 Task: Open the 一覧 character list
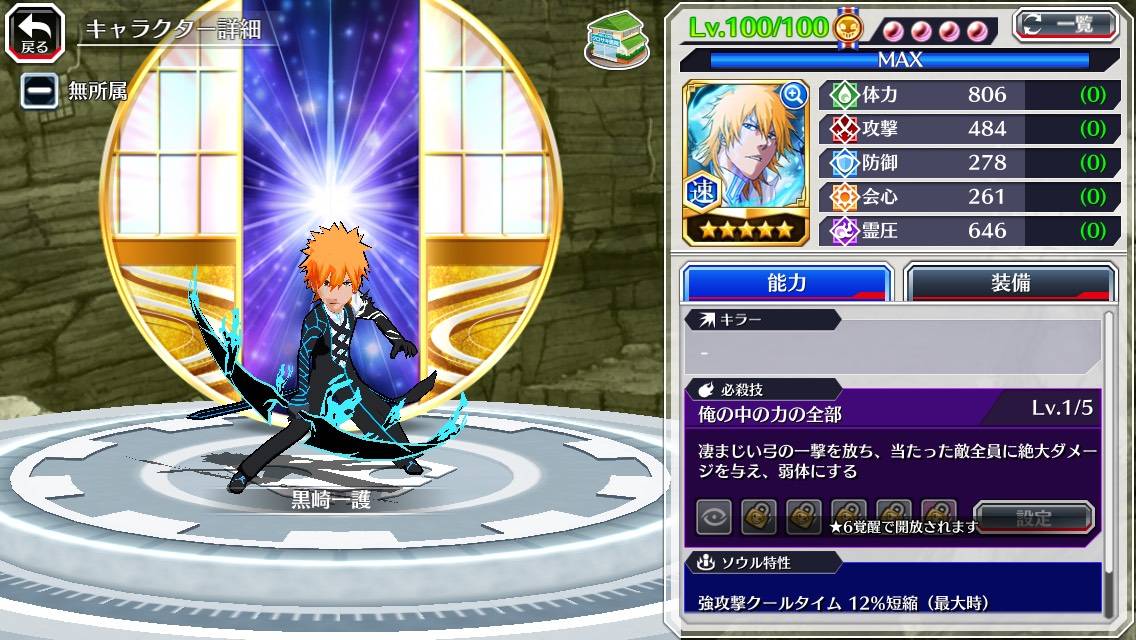pos(1065,25)
